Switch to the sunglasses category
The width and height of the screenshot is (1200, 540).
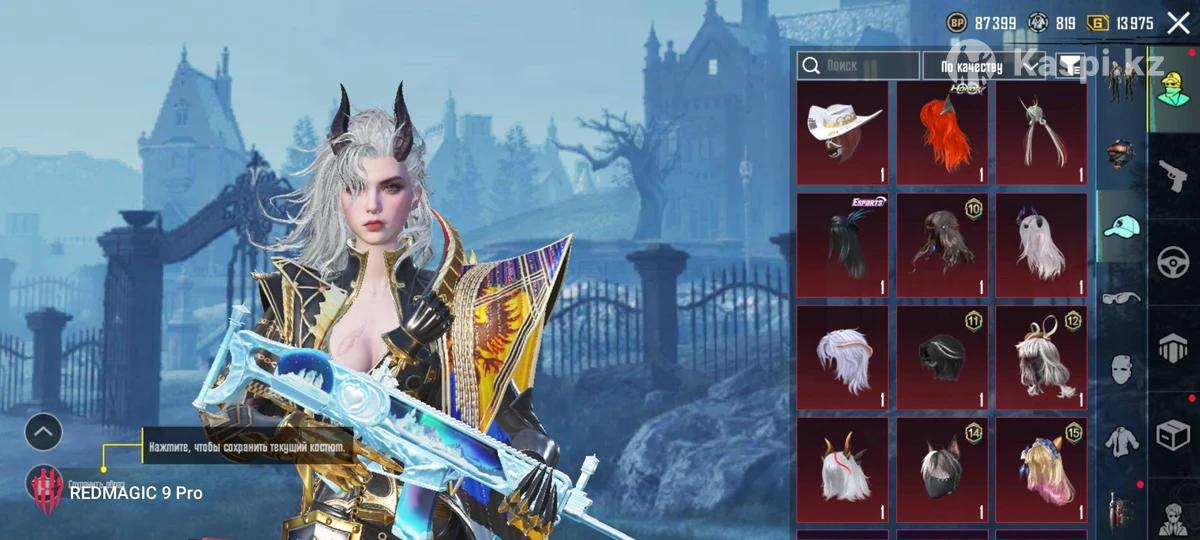[1121, 298]
